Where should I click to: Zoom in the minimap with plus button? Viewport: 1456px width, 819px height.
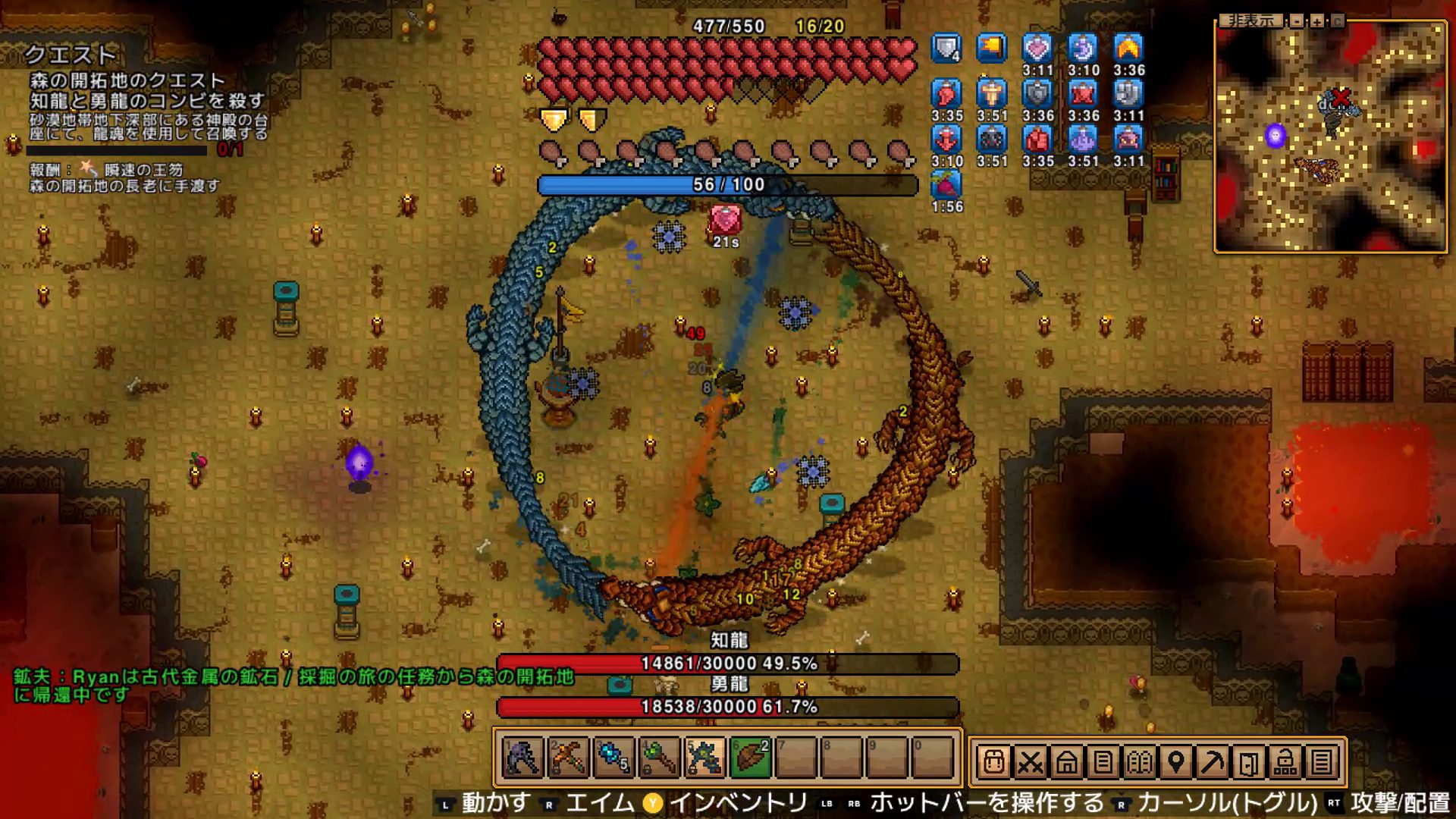tap(1317, 21)
